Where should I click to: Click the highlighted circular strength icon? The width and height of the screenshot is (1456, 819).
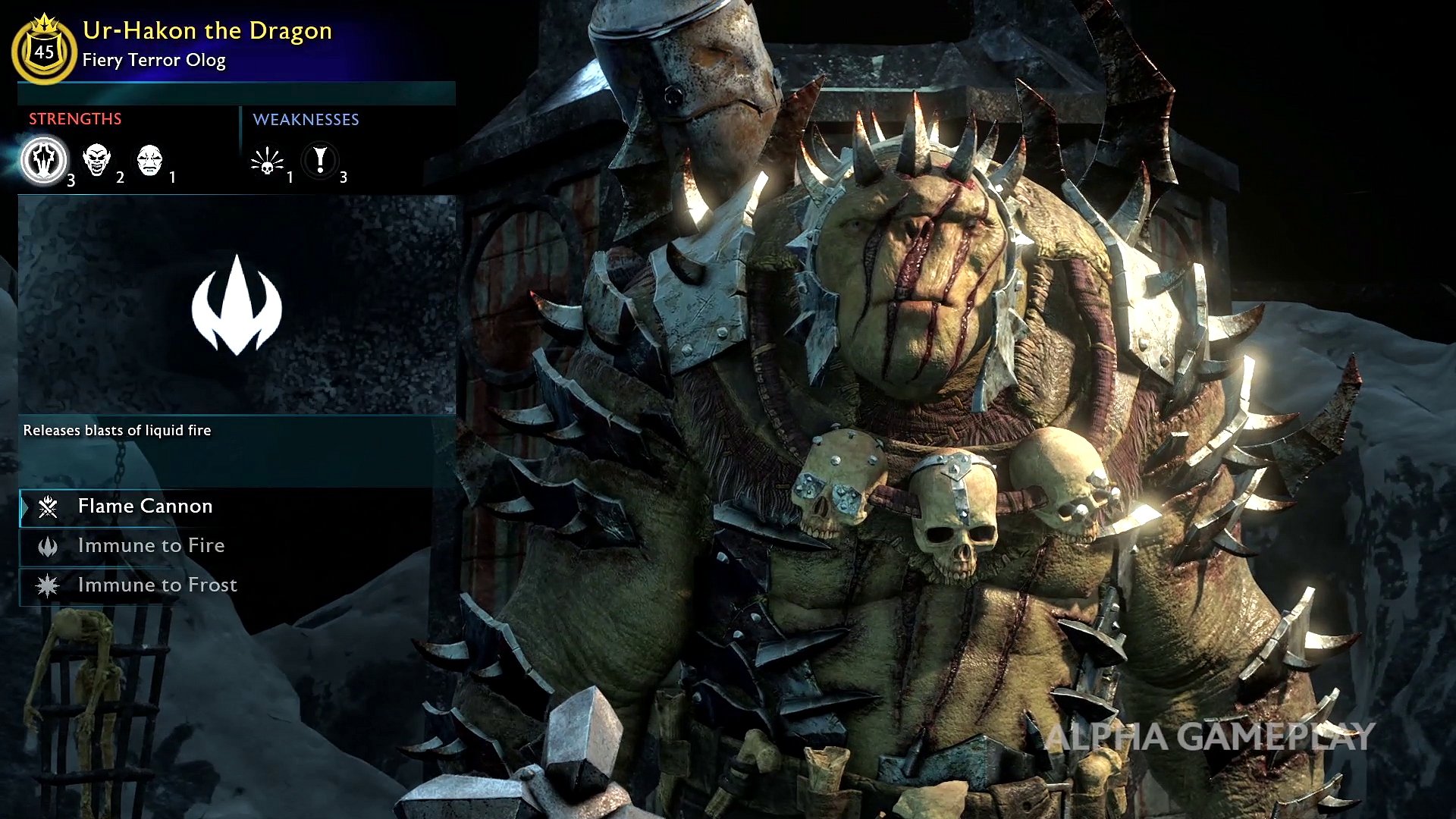44,160
